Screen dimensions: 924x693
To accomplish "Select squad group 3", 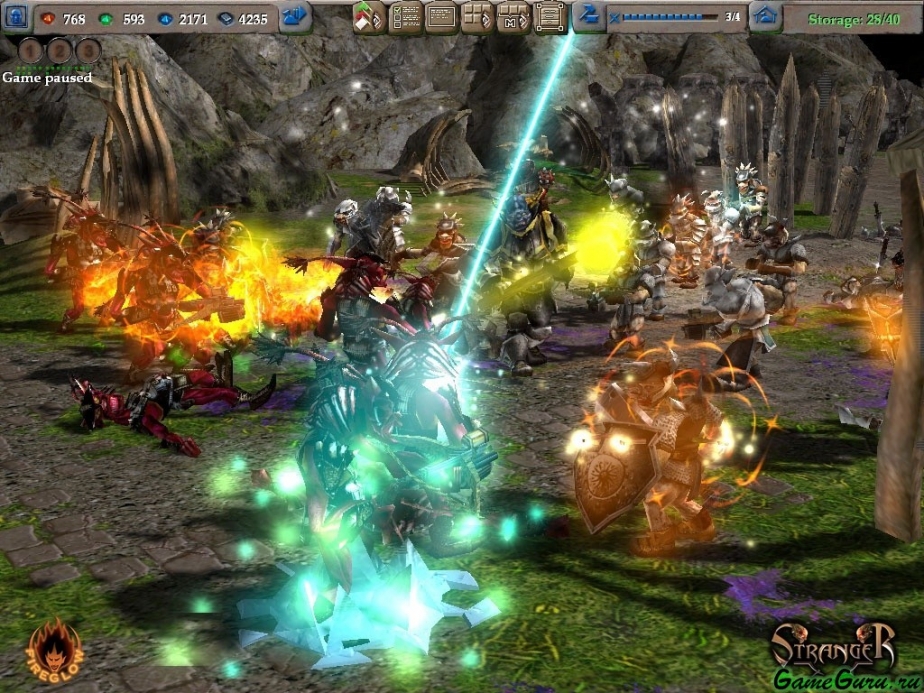I will (88, 50).
